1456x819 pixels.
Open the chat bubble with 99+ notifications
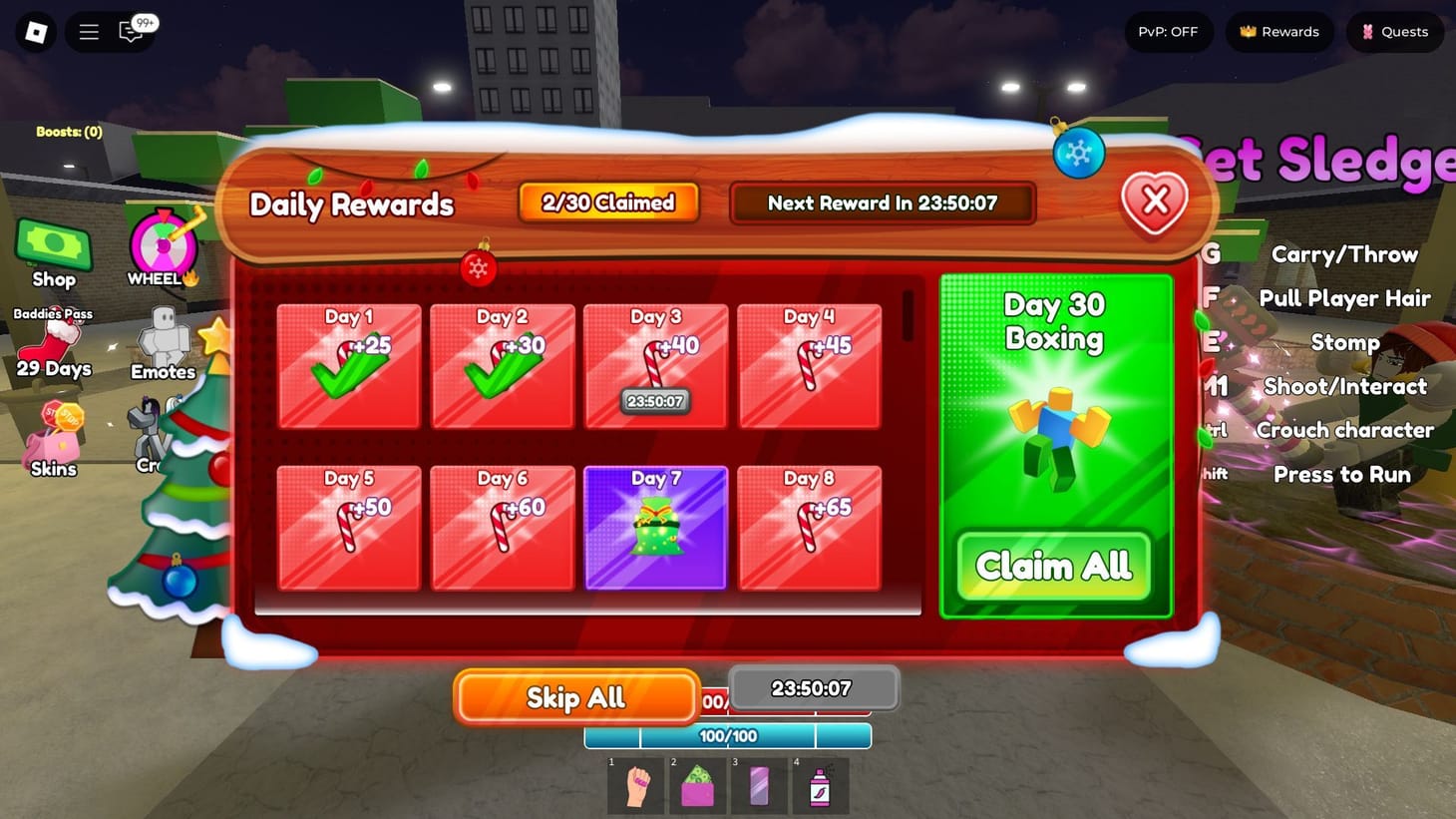click(130, 31)
